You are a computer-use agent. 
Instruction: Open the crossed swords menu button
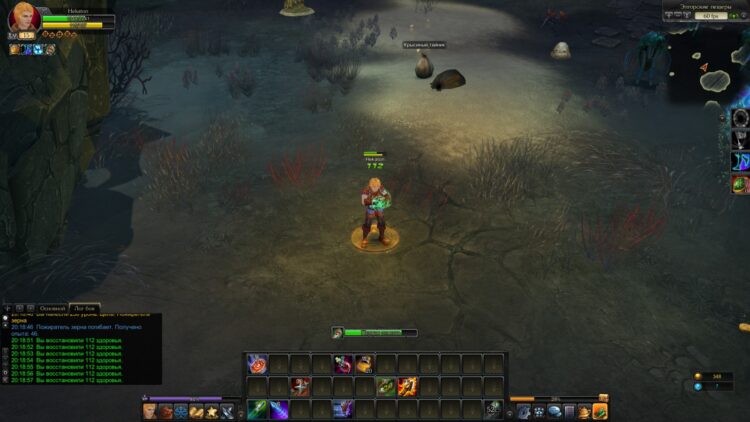click(227, 411)
